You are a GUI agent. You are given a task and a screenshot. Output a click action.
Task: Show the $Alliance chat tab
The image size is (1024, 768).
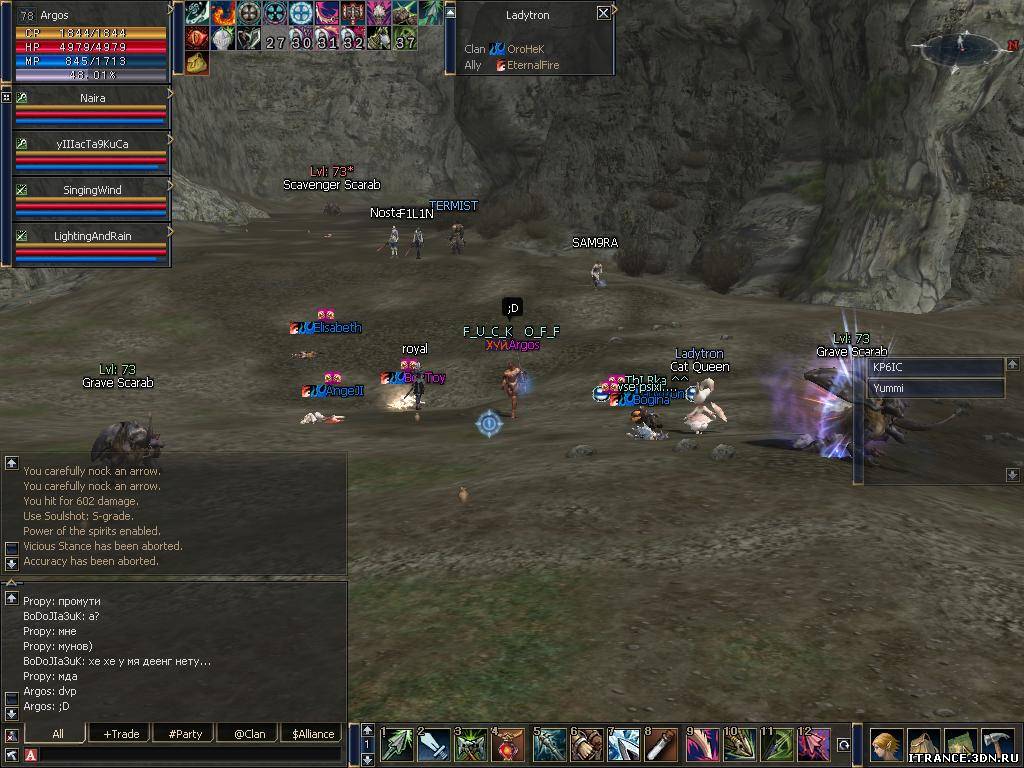(313, 734)
